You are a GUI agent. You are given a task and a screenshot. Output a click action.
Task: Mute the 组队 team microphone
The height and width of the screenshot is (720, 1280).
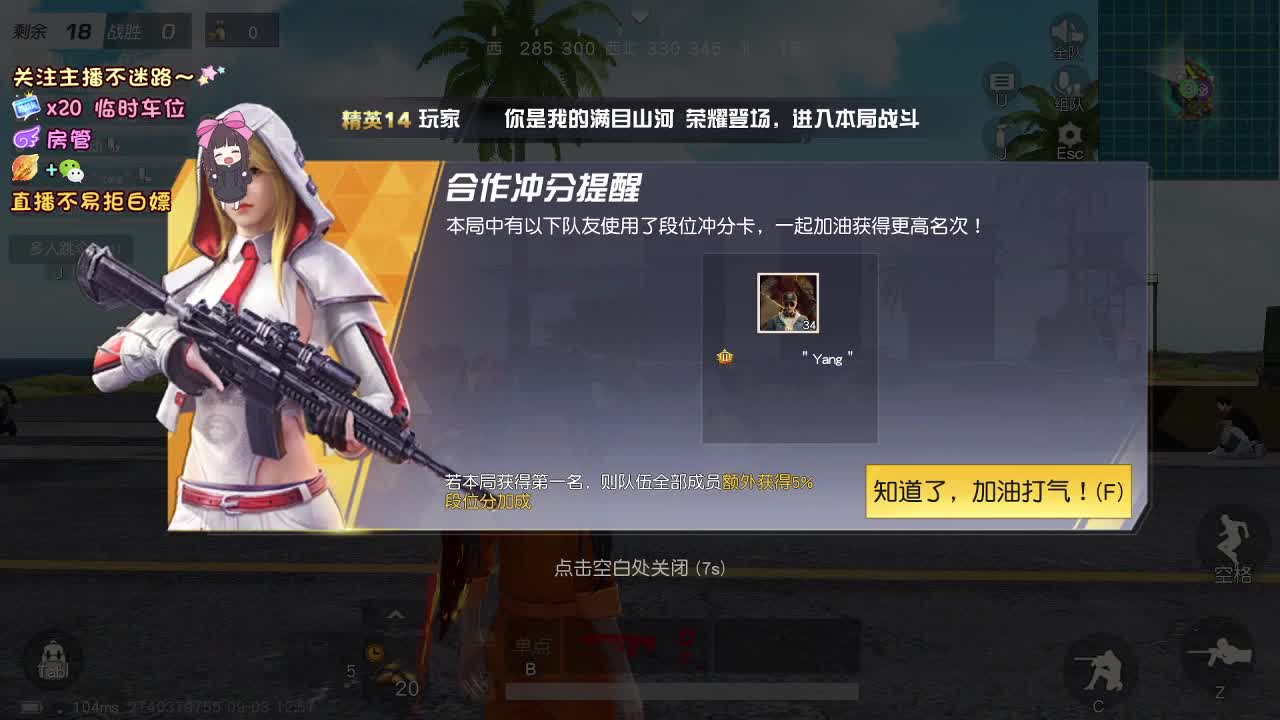tap(1068, 84)
